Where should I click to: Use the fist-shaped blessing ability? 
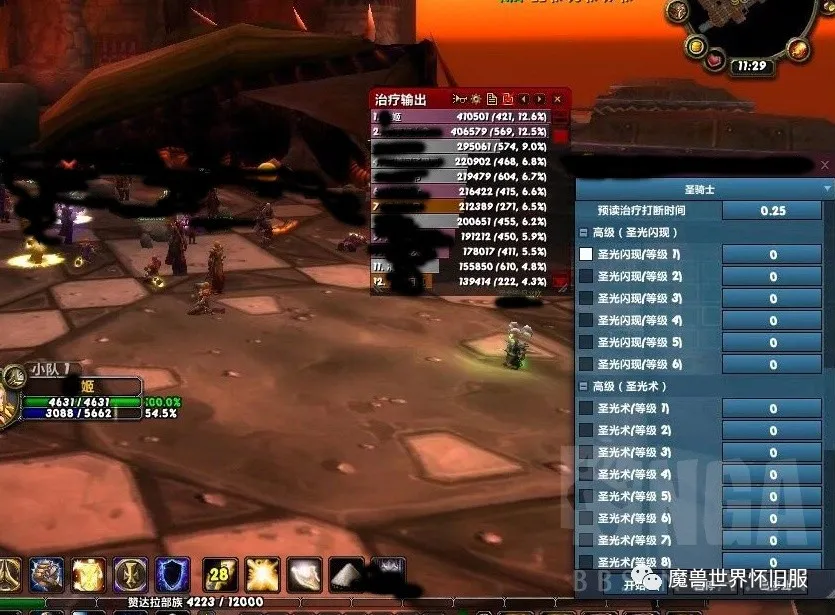click(x=46, y=575)
